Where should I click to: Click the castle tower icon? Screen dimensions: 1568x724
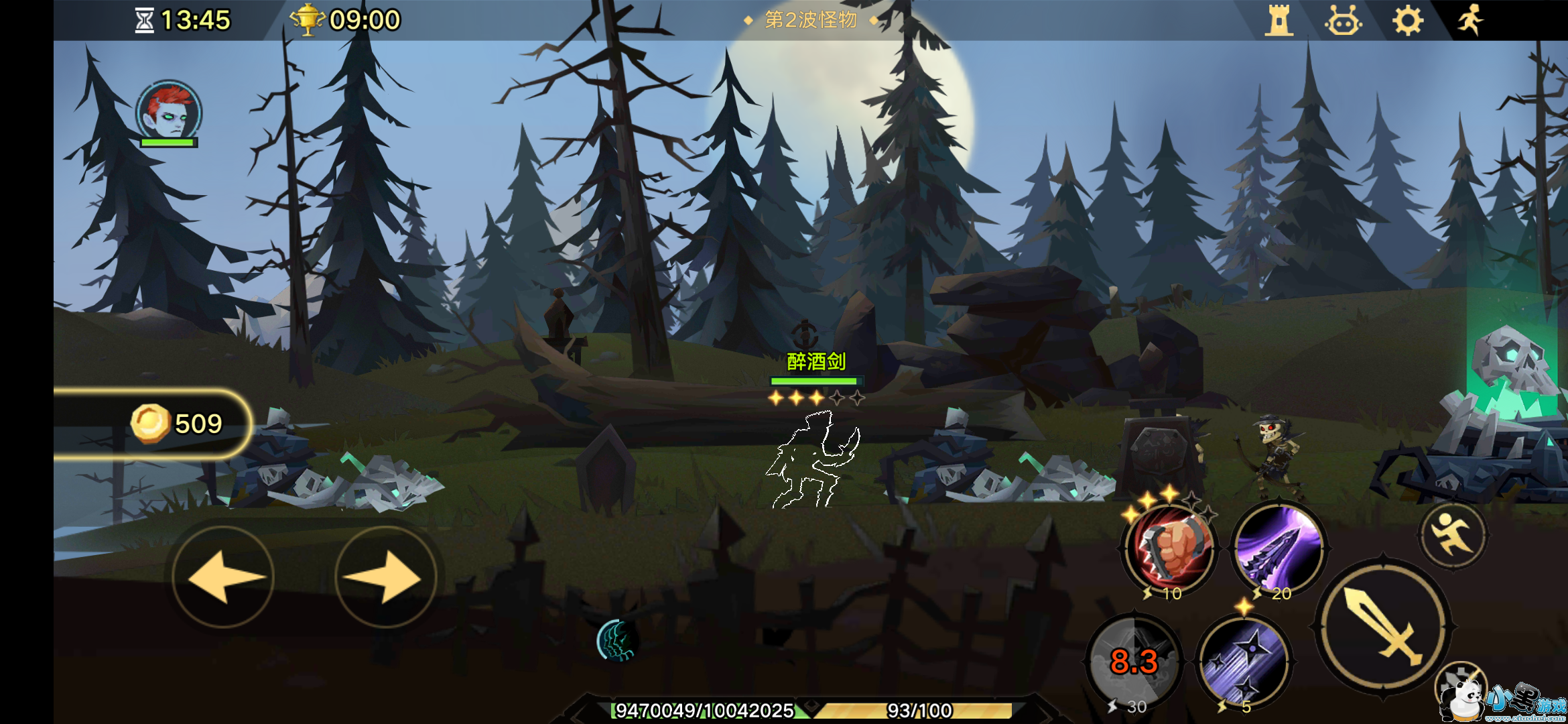(1279, 21)
